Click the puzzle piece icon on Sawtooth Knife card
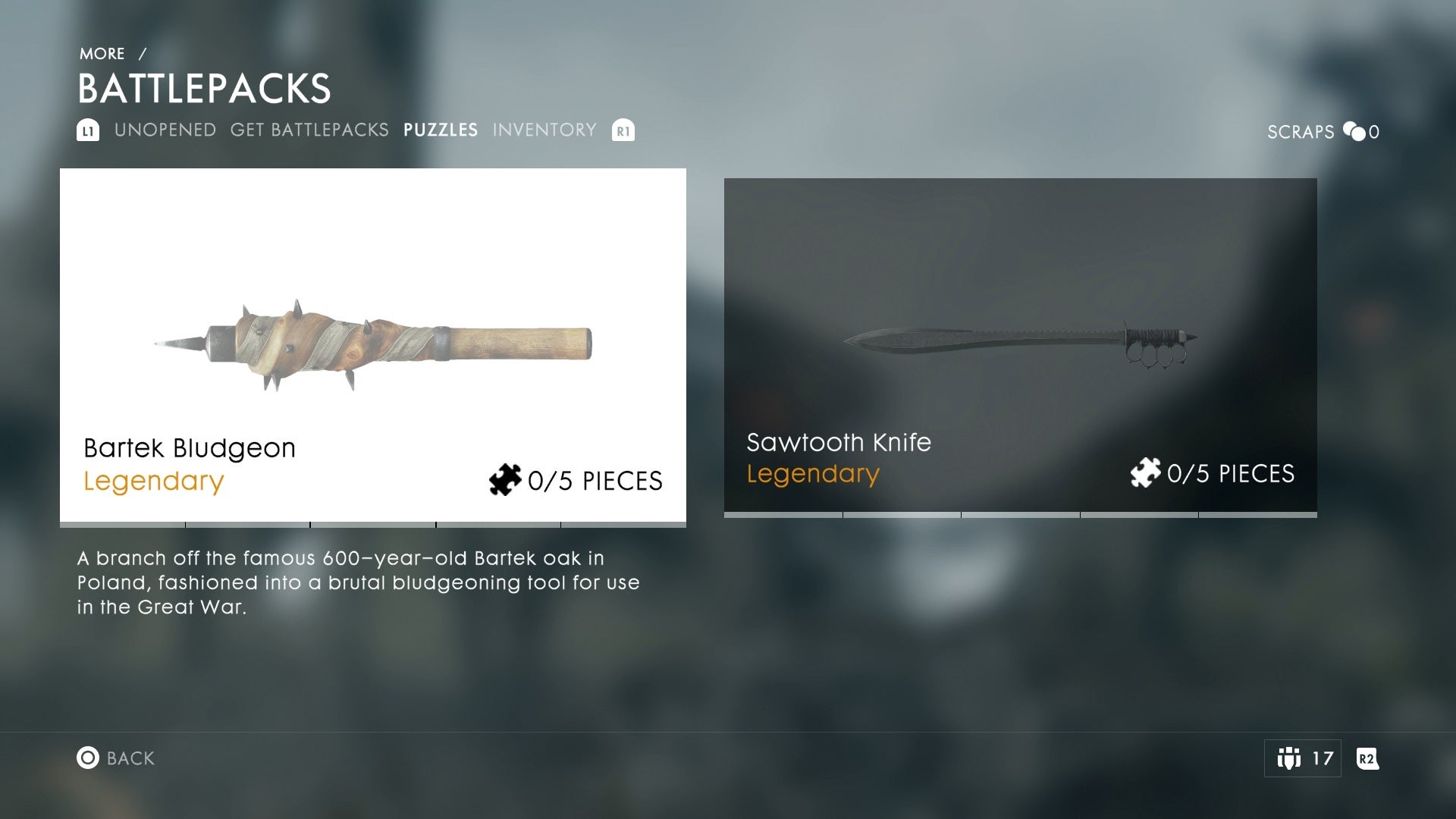This screenshot has height=819, width=1456. [x=1147, y=473]
